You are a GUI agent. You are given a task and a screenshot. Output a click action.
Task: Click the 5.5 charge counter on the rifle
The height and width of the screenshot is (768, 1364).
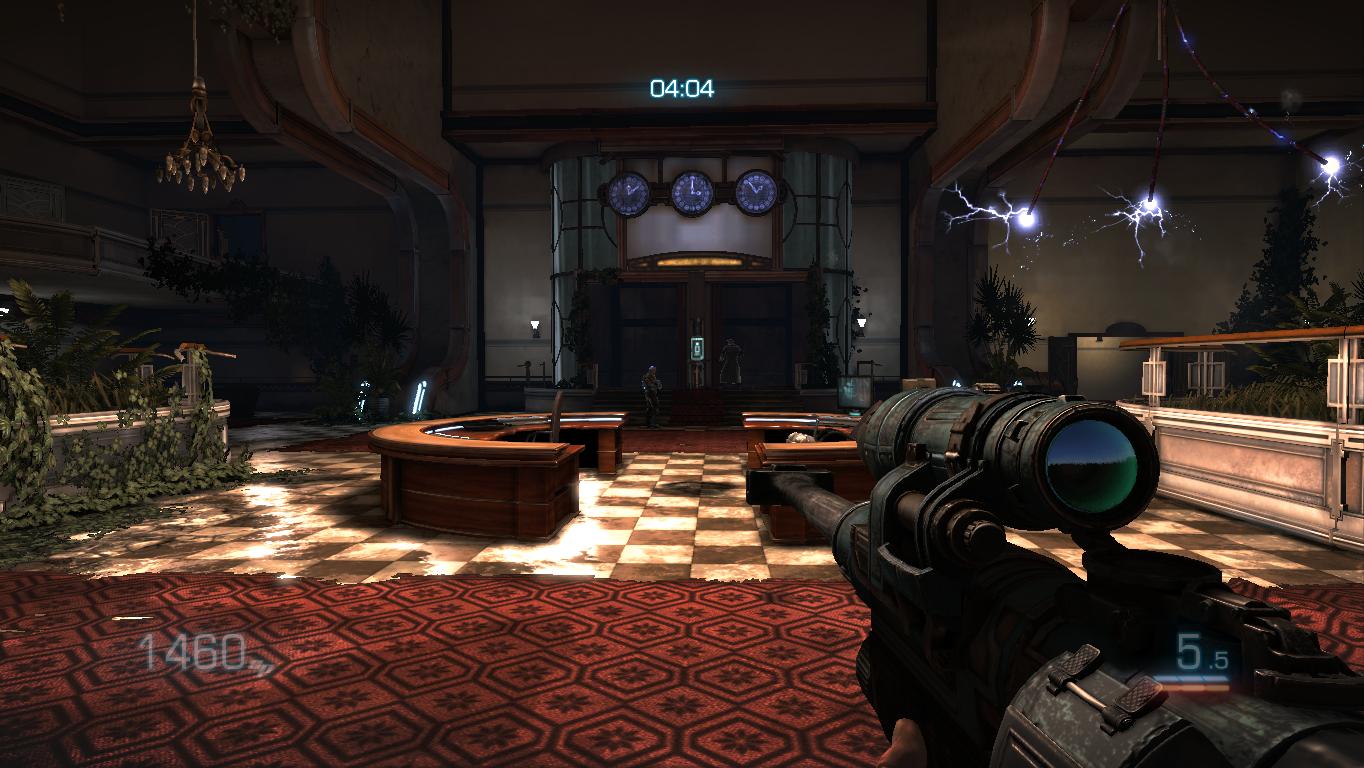click(x=1197, y=650)
